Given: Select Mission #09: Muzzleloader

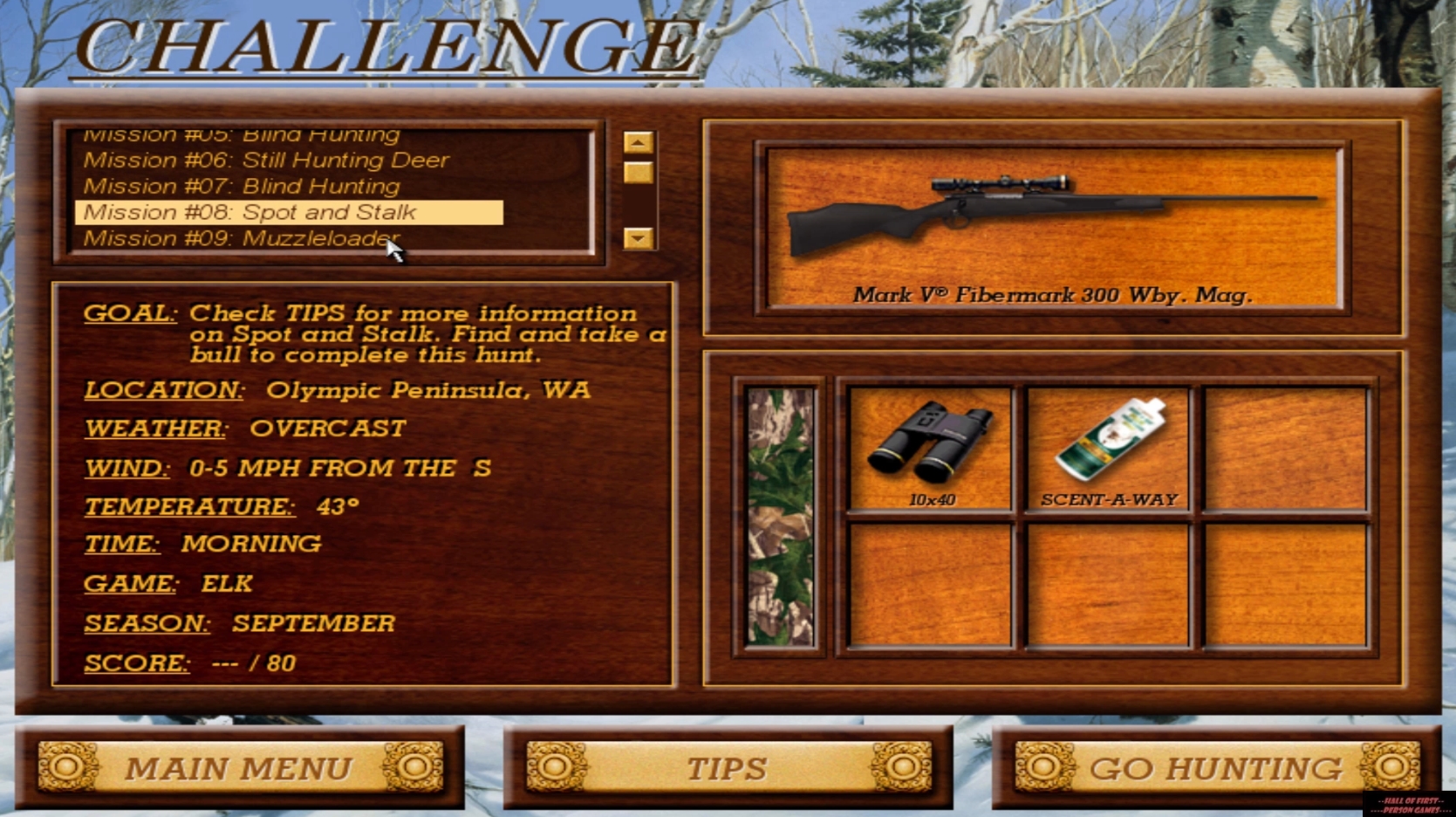Looking at the screenshot, I should click(240, 237).
